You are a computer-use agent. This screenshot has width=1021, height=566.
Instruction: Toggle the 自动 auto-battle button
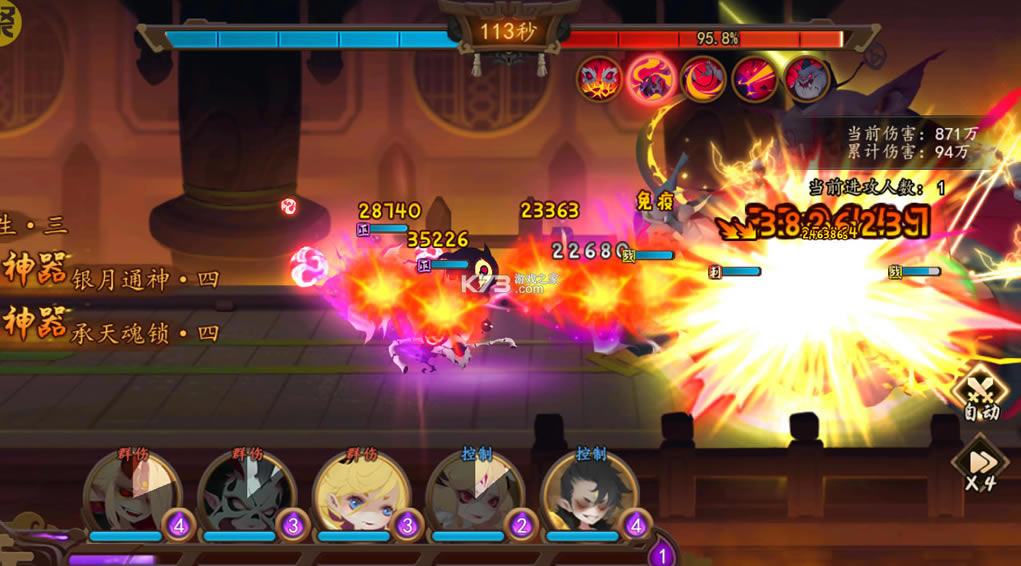point(981,397)
